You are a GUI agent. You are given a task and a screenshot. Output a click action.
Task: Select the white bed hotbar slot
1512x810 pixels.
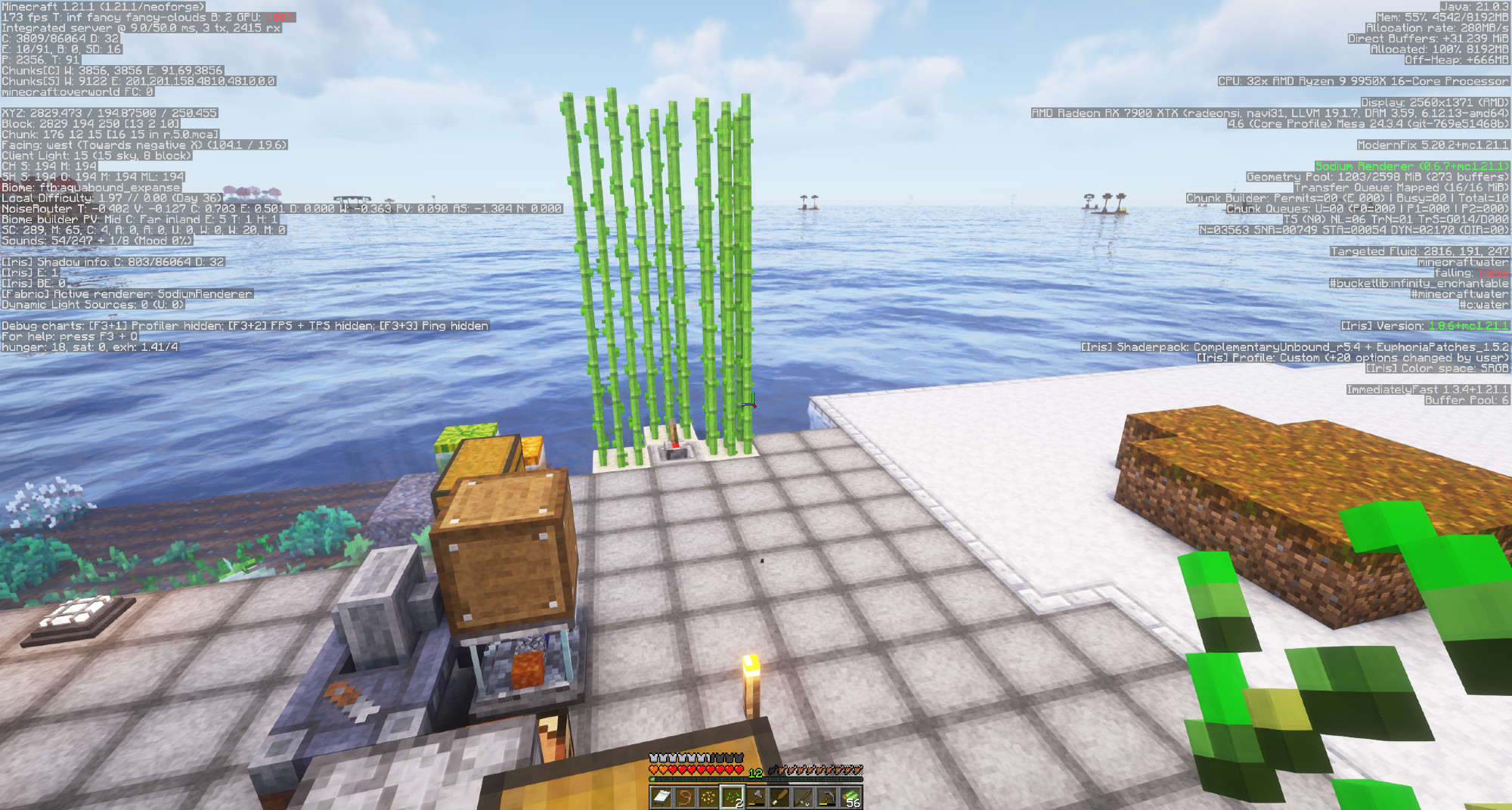[661, 797]
